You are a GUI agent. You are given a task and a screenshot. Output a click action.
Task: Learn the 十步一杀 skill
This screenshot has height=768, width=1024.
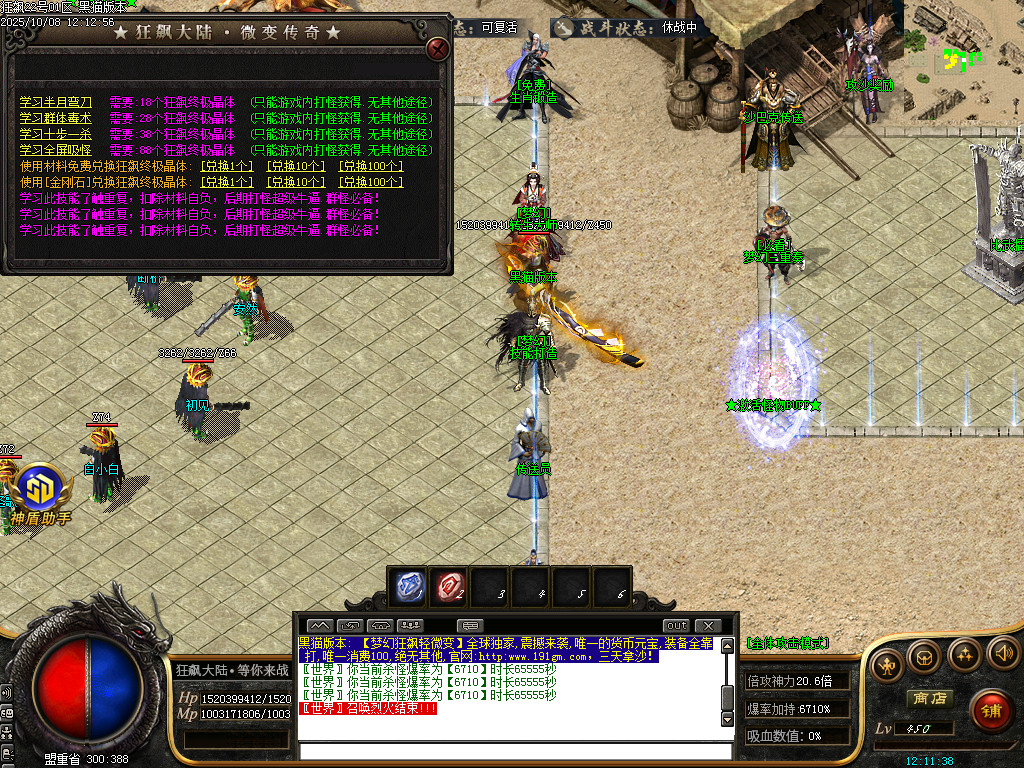tap(56, 134)
